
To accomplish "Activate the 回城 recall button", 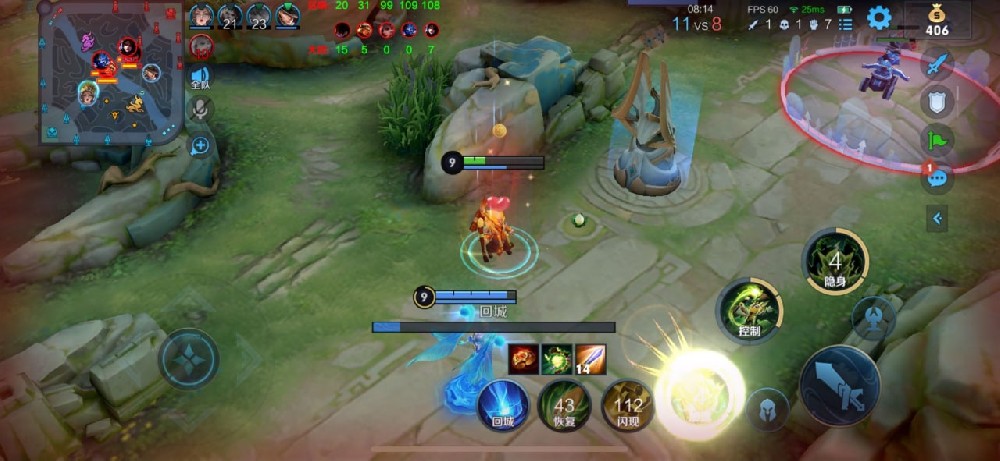I will (x=503, y=406).
